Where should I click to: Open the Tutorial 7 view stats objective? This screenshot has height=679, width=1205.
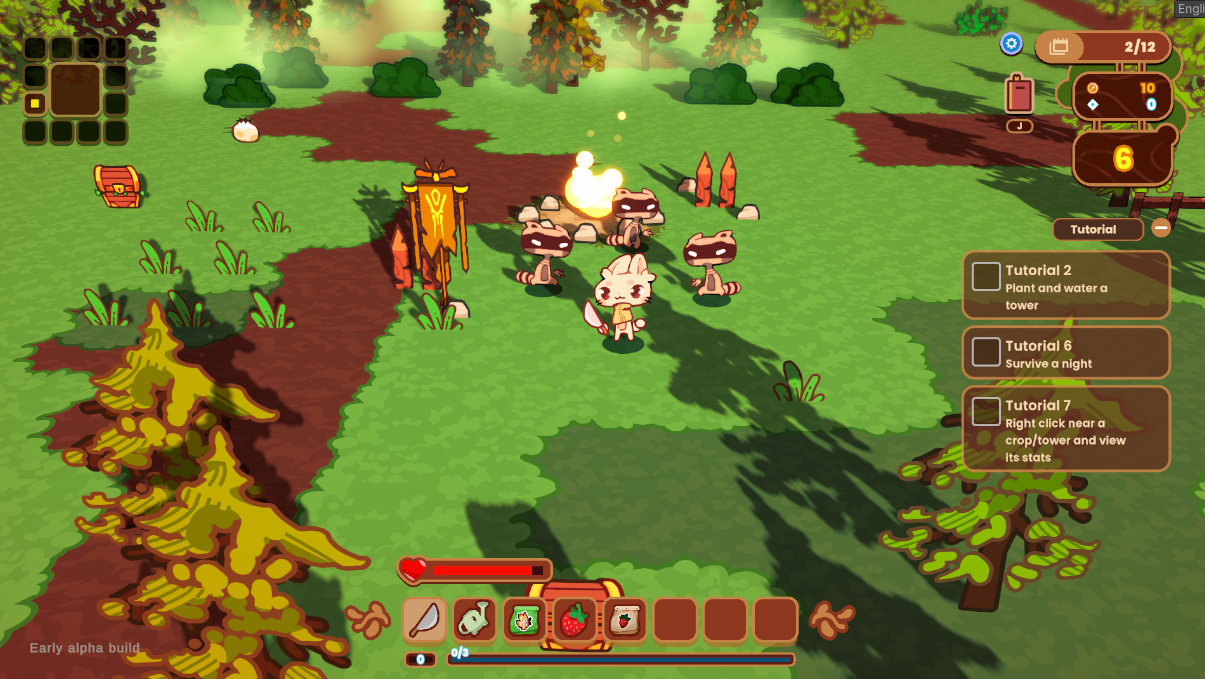[x=1066, y=429]
